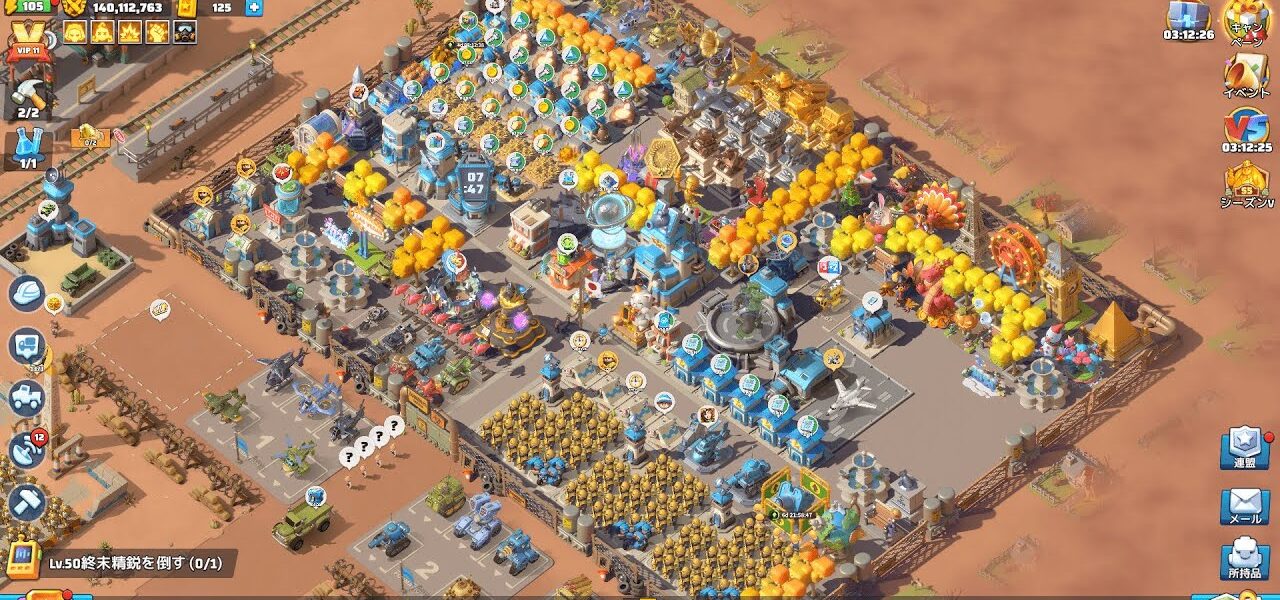Image resolution: width=1280 pixels, height=600 pixels.
Task: Open the blue delivery truck menu
Action: (x=27, y=346)
